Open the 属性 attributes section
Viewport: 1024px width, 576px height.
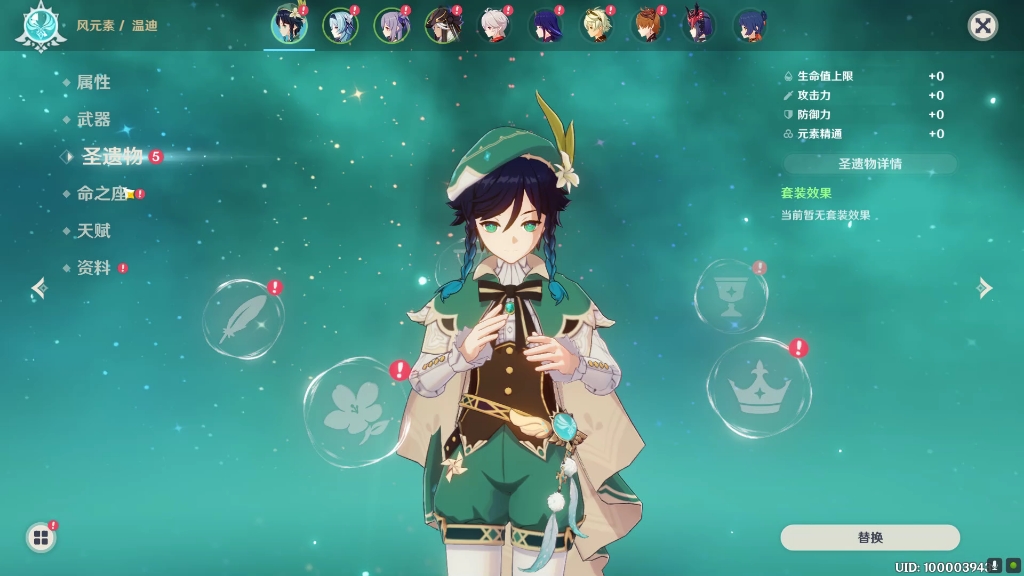(93, 82)
